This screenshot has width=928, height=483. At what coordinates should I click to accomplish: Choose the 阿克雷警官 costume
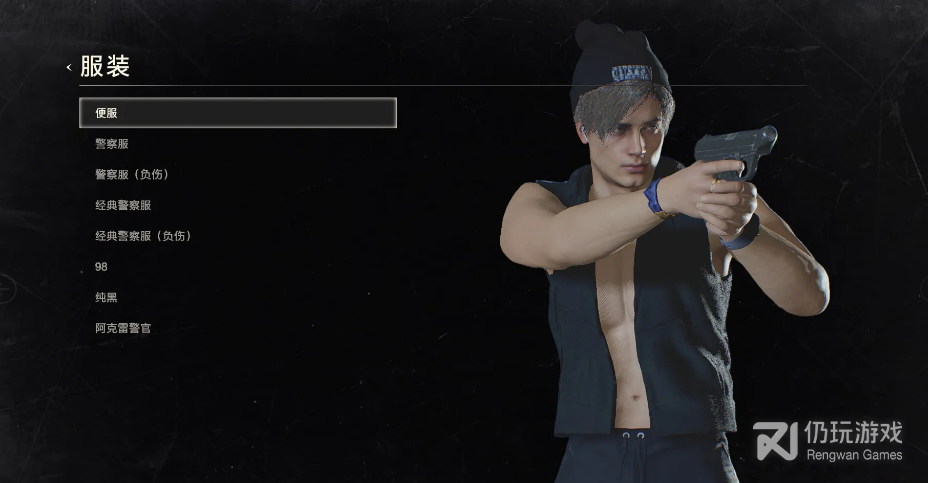point(123,328)
